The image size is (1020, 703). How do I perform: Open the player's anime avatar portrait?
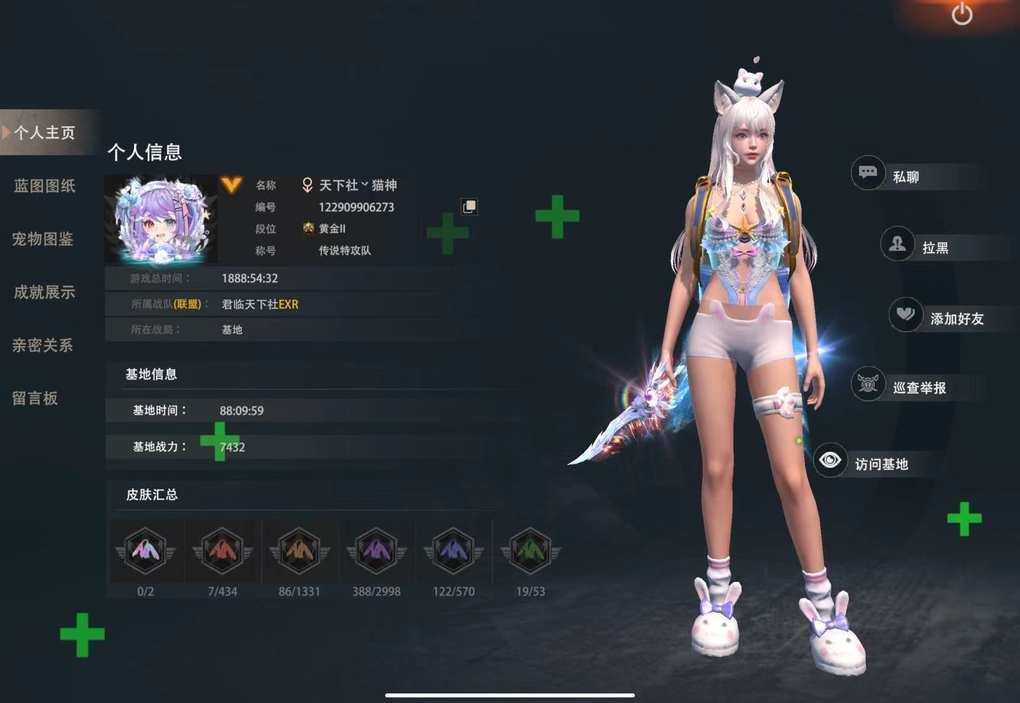[161, 219]
